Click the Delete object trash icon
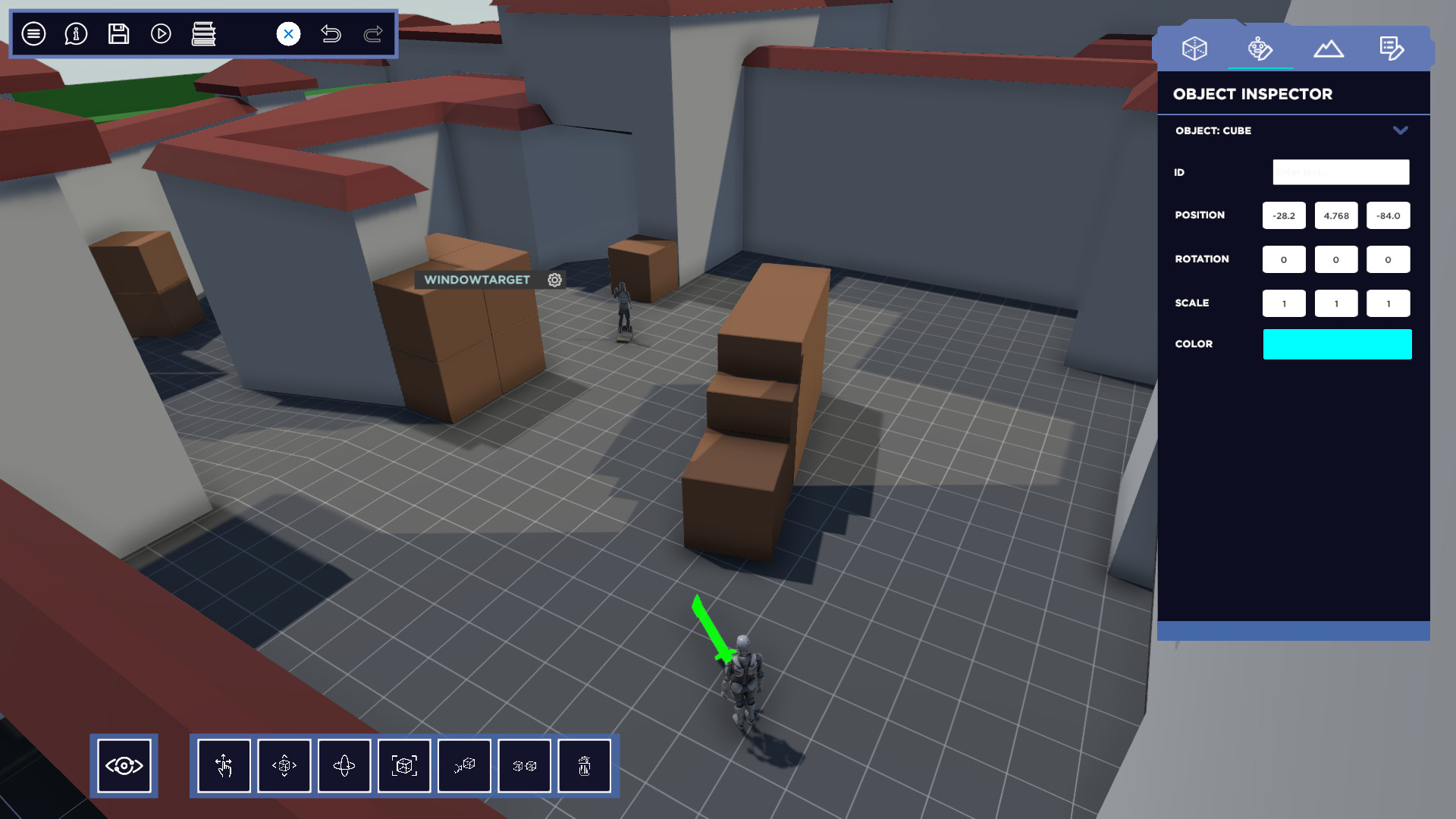Viewport: 1456px width, 819px height. 584,766
